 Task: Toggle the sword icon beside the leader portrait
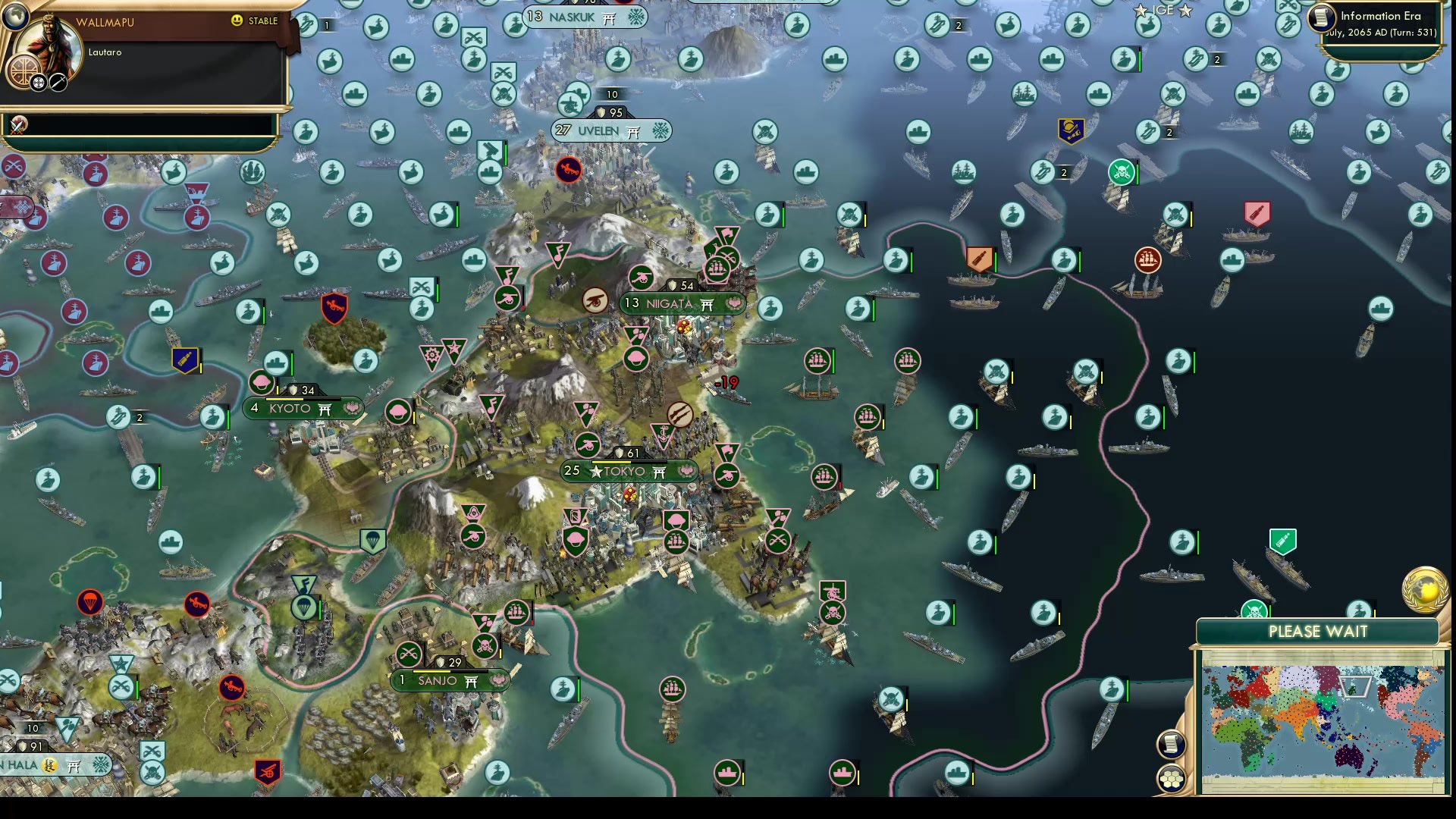(58, 83)
